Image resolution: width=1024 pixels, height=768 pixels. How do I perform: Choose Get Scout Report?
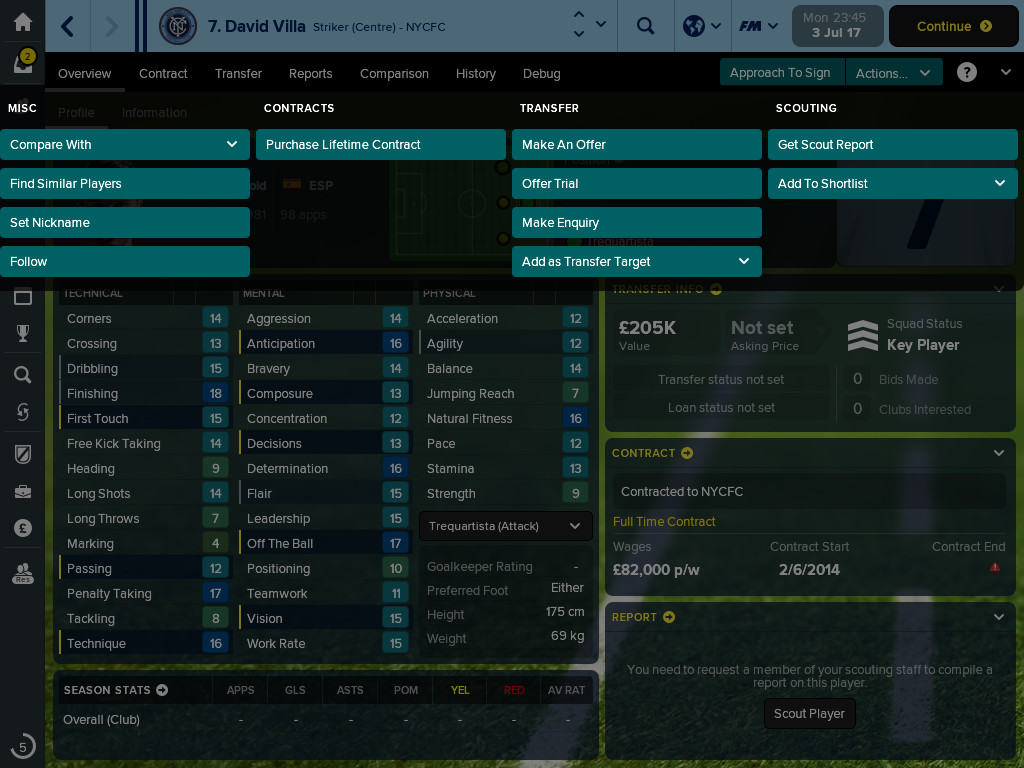(892, 145)
